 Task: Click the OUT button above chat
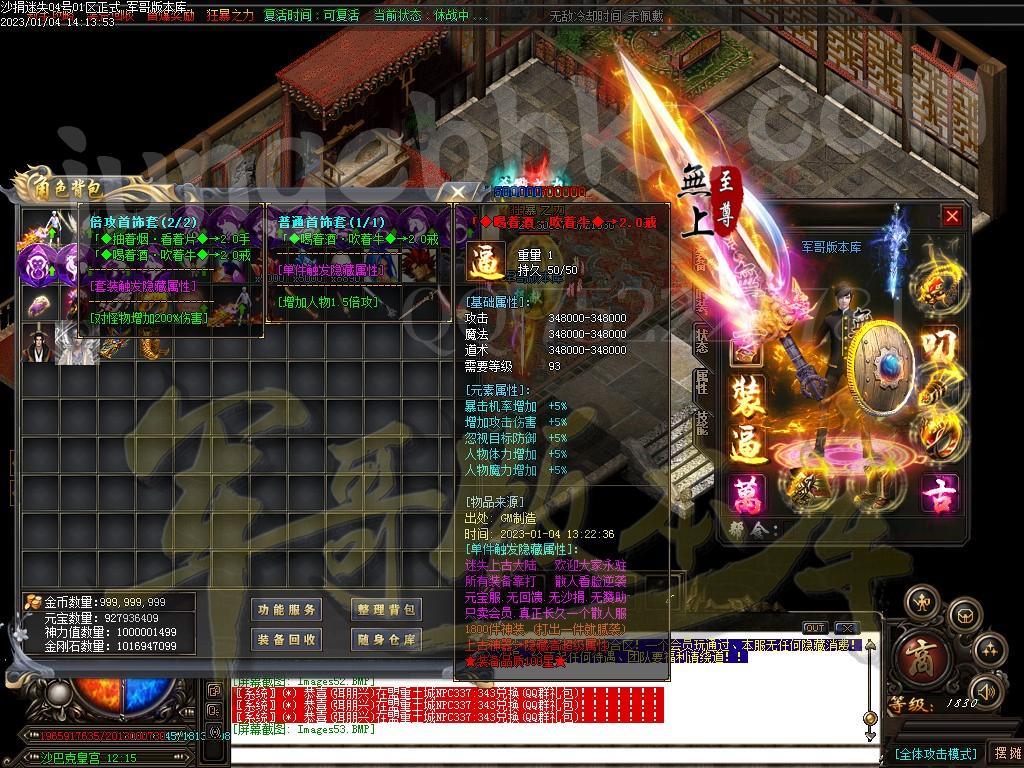click(815, 628)
